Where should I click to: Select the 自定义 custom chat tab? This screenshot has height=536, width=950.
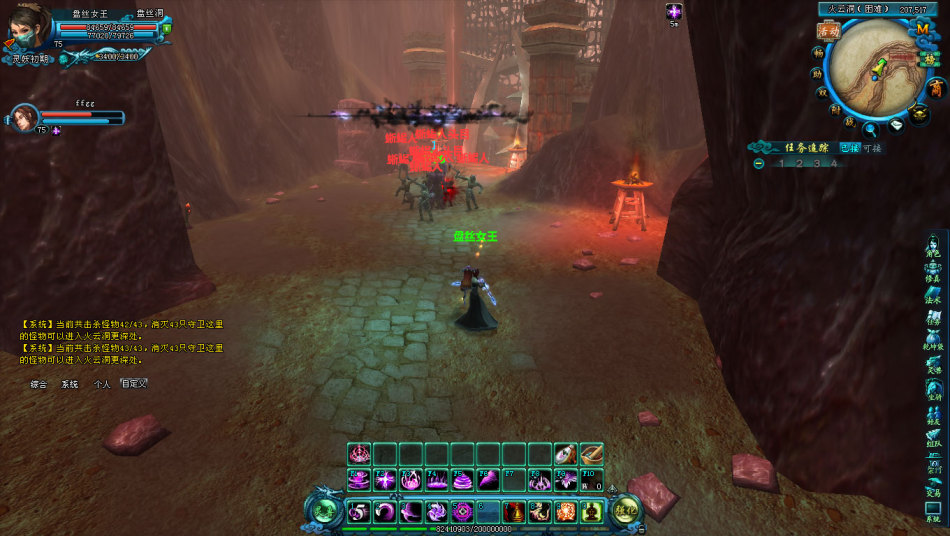click(133, 384)
